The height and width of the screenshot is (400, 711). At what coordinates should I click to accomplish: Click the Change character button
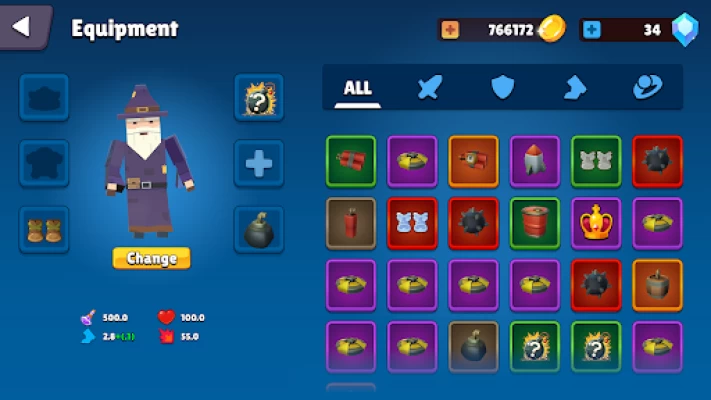pos(151,258)
